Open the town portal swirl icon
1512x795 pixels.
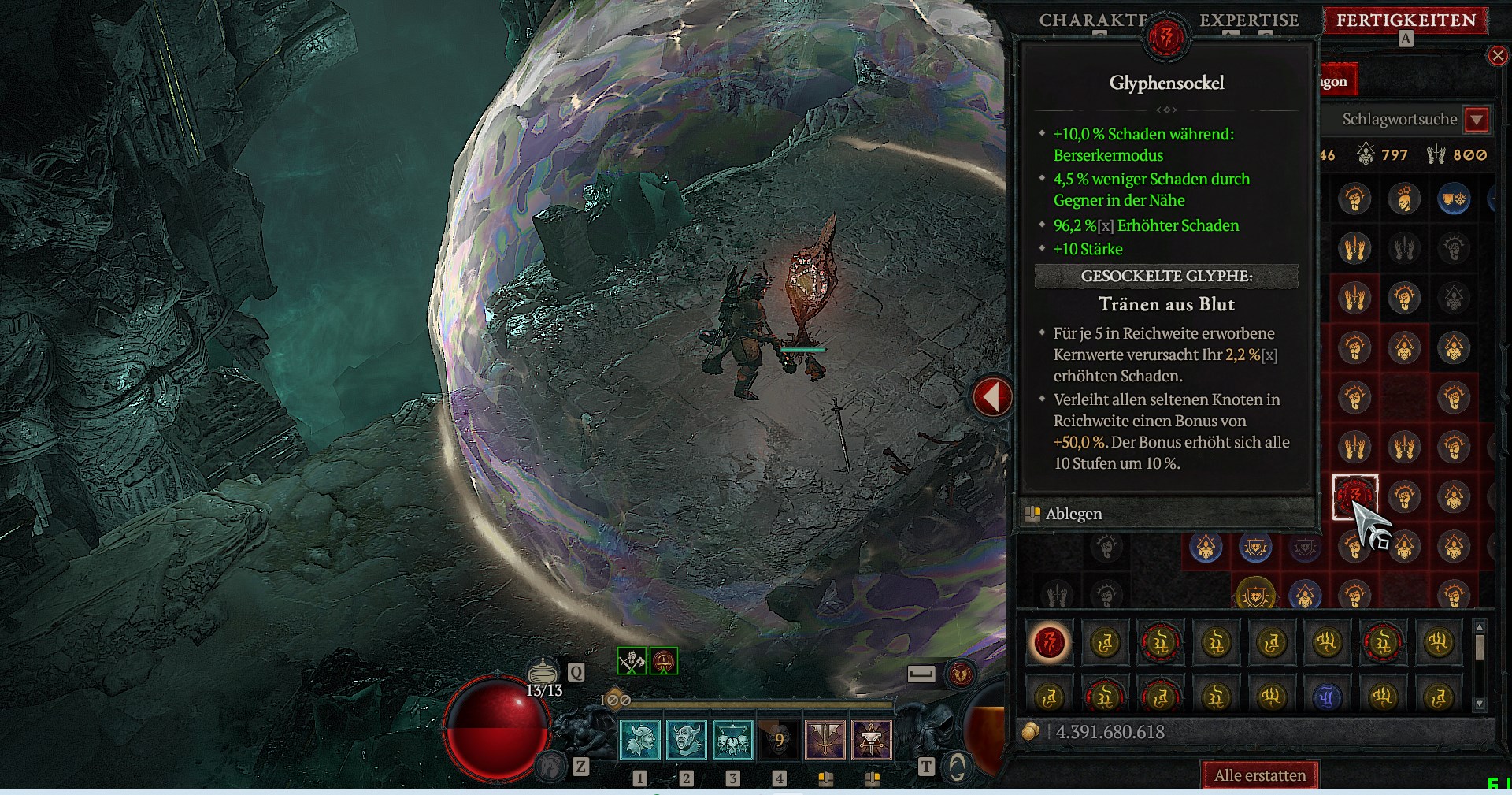coord(957,766)
